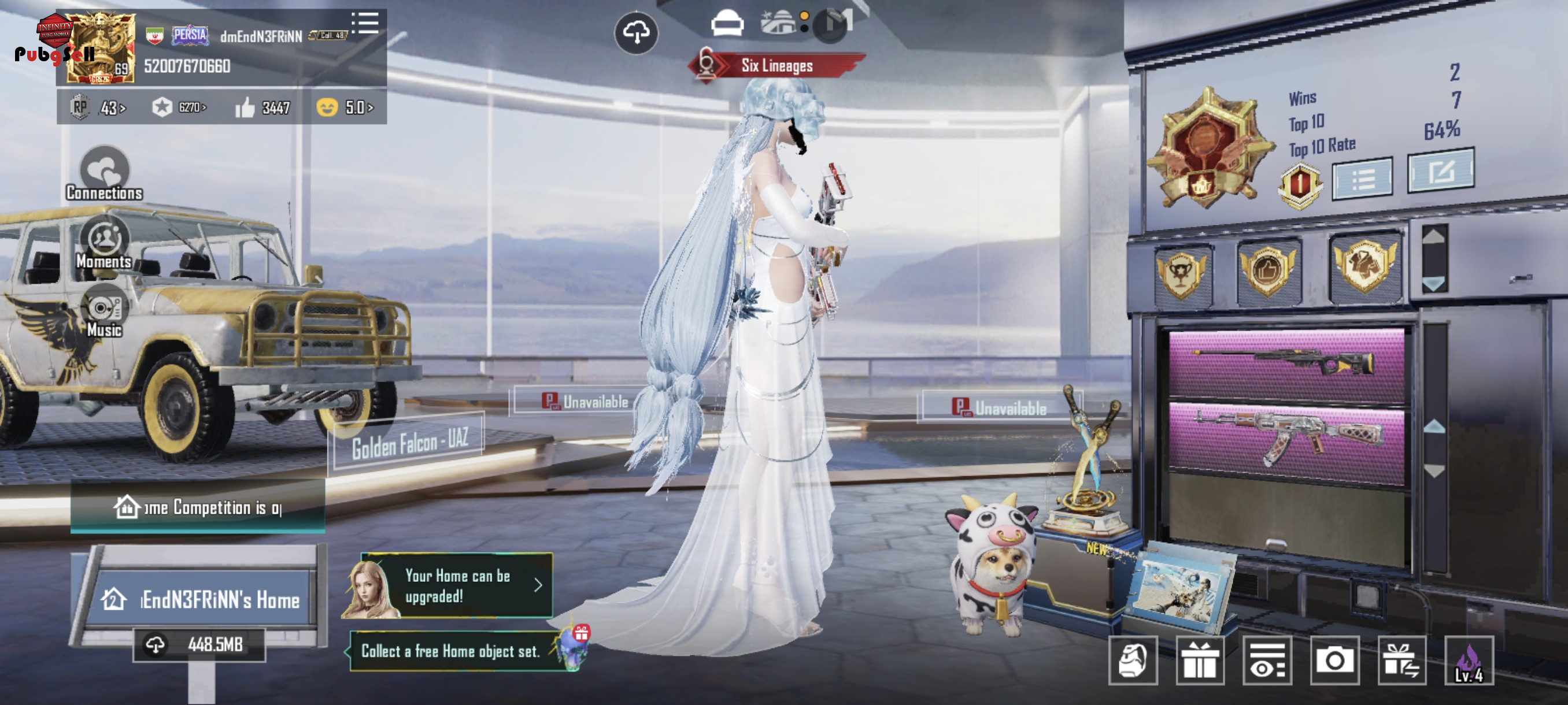View the RP level 43 badge
Image resolution: width=1568 pixels, height=705 pixels.
(97, 107)
